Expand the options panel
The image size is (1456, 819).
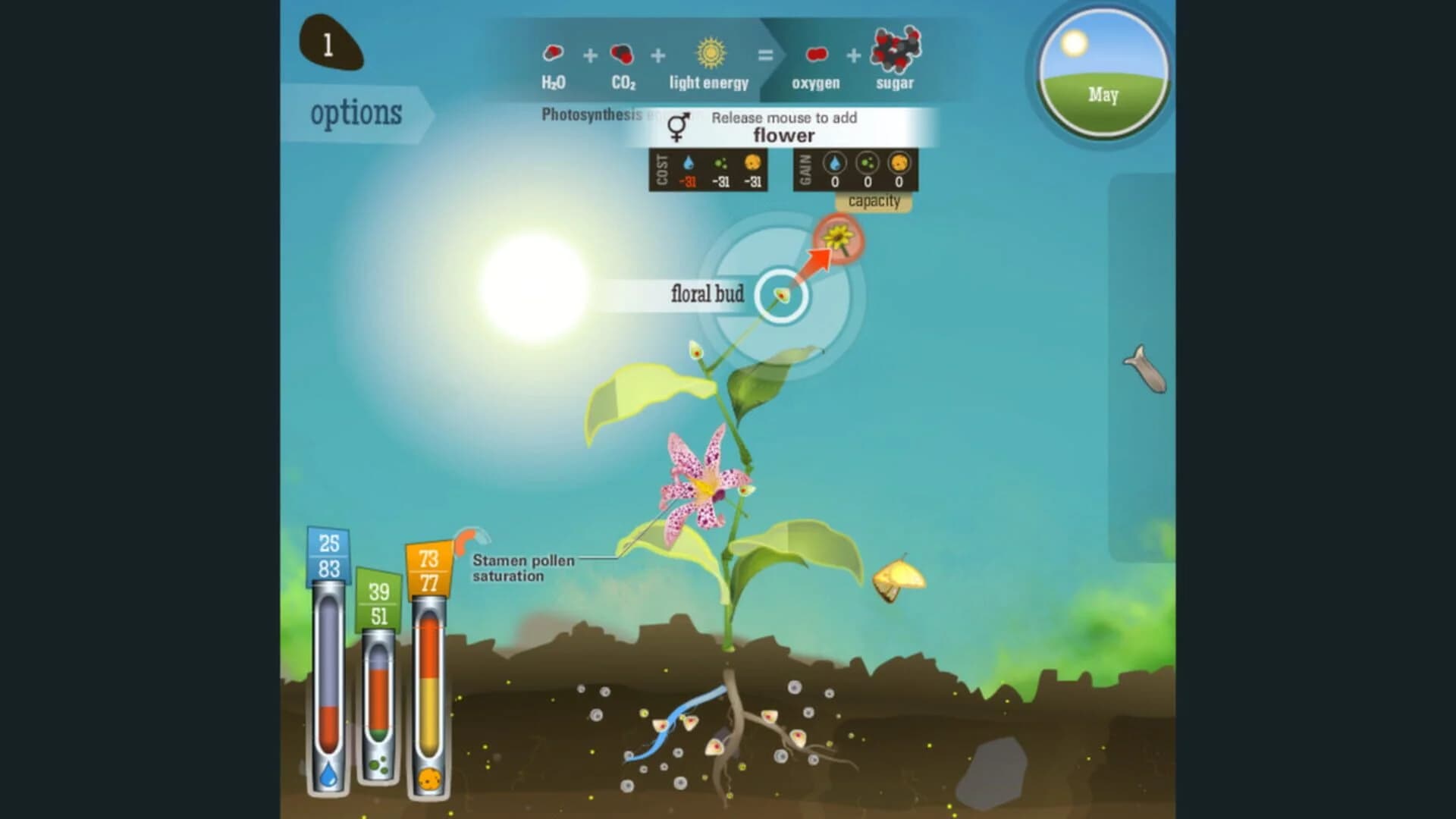tap(356, 113)
